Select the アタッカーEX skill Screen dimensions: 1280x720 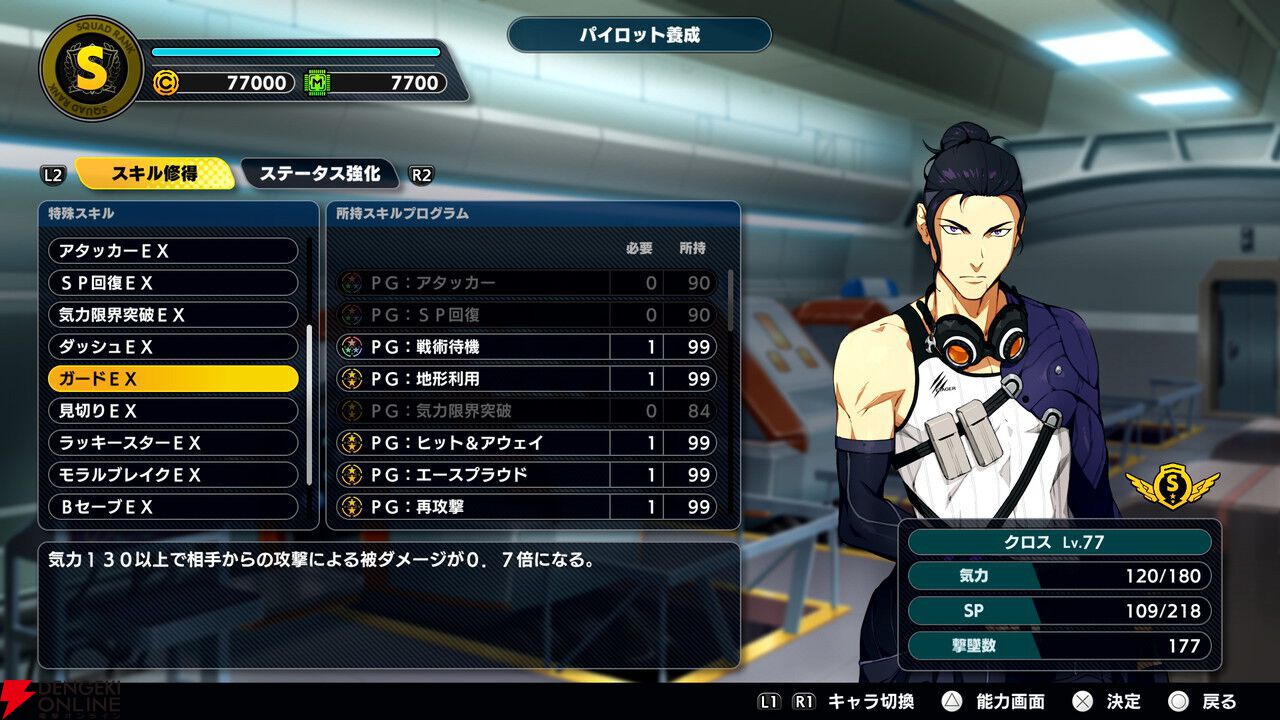(x=173, y=251)
